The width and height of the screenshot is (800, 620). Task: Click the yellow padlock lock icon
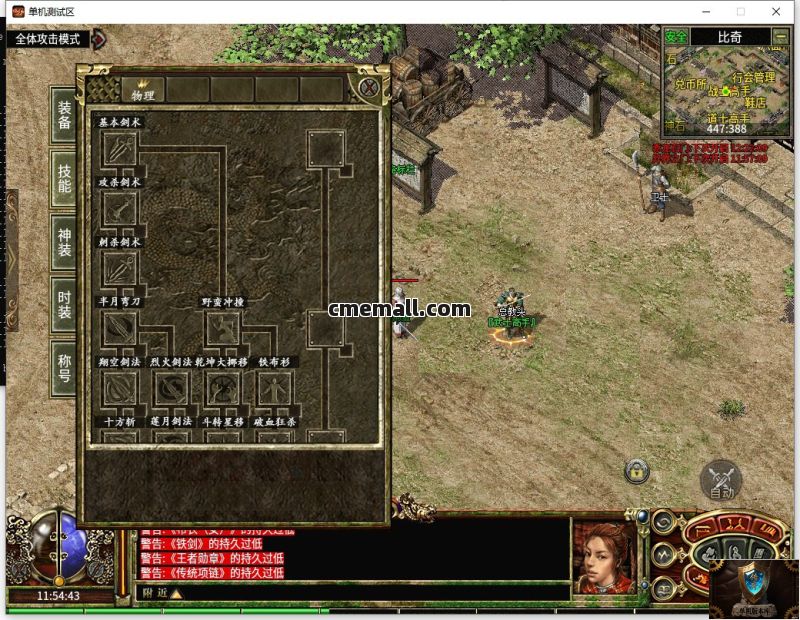point(636,470)
